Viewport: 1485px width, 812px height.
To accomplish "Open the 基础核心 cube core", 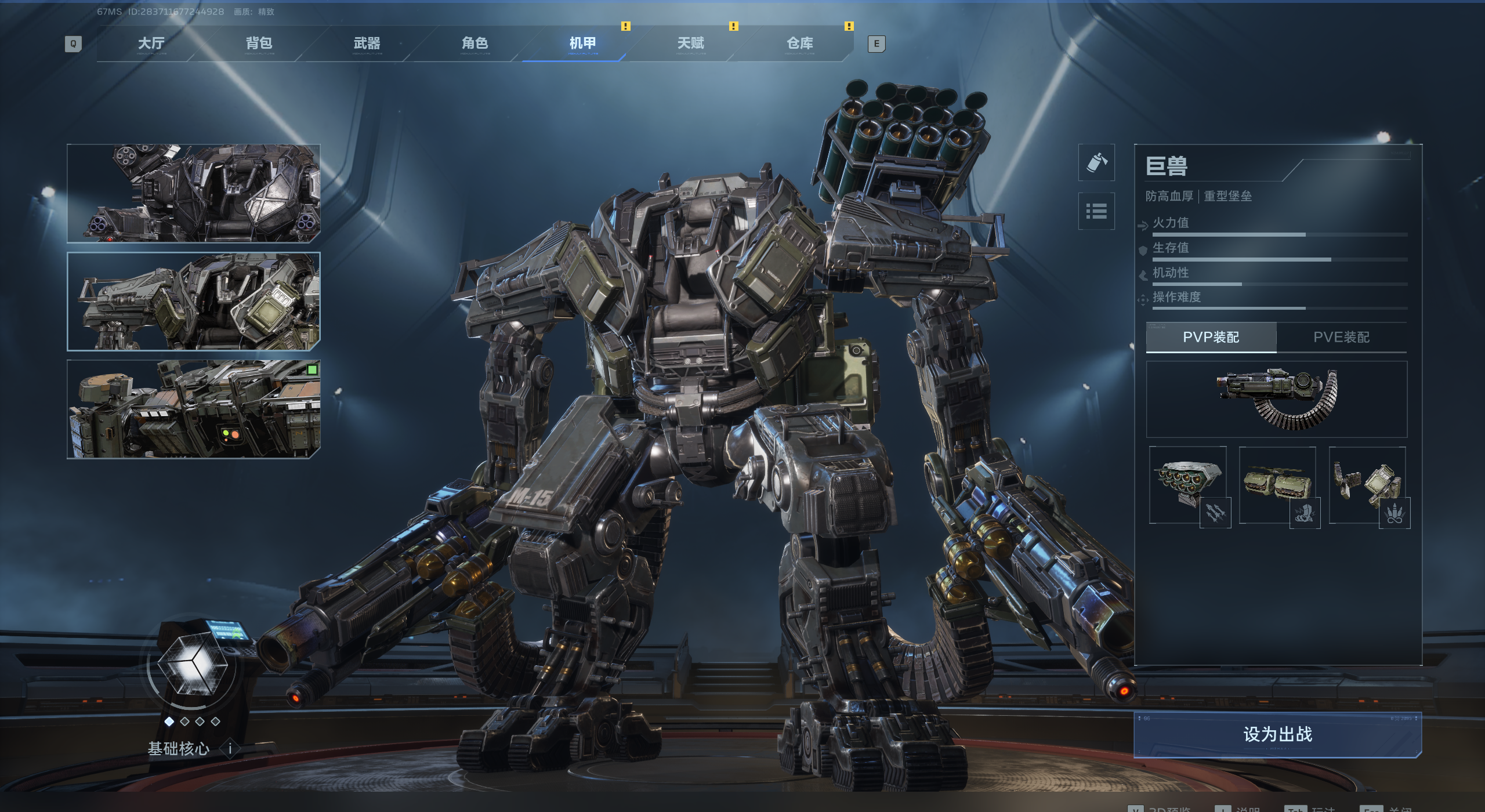I will coord(191,667).
